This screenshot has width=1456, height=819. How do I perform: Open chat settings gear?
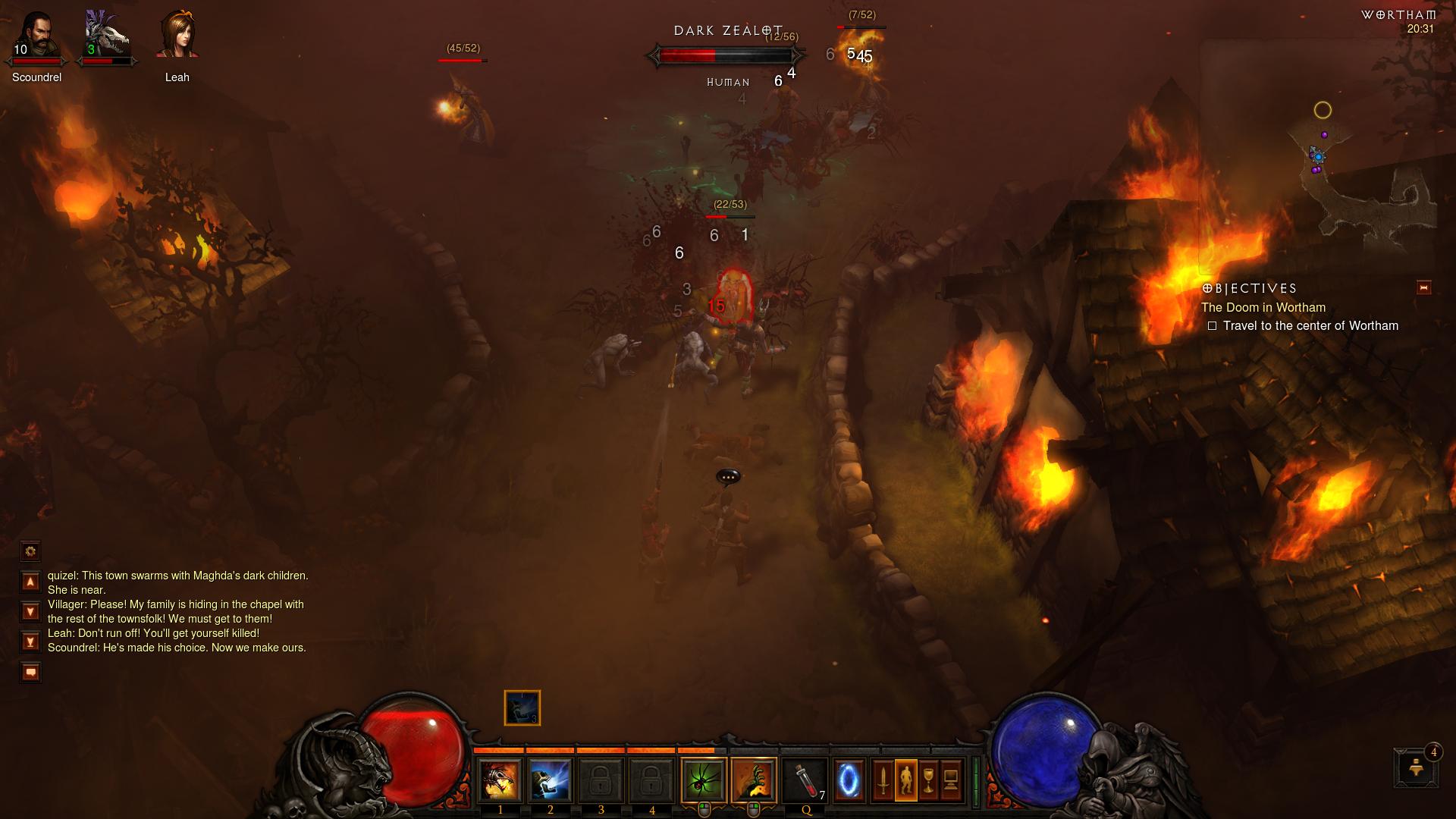(x=30, y=551)
